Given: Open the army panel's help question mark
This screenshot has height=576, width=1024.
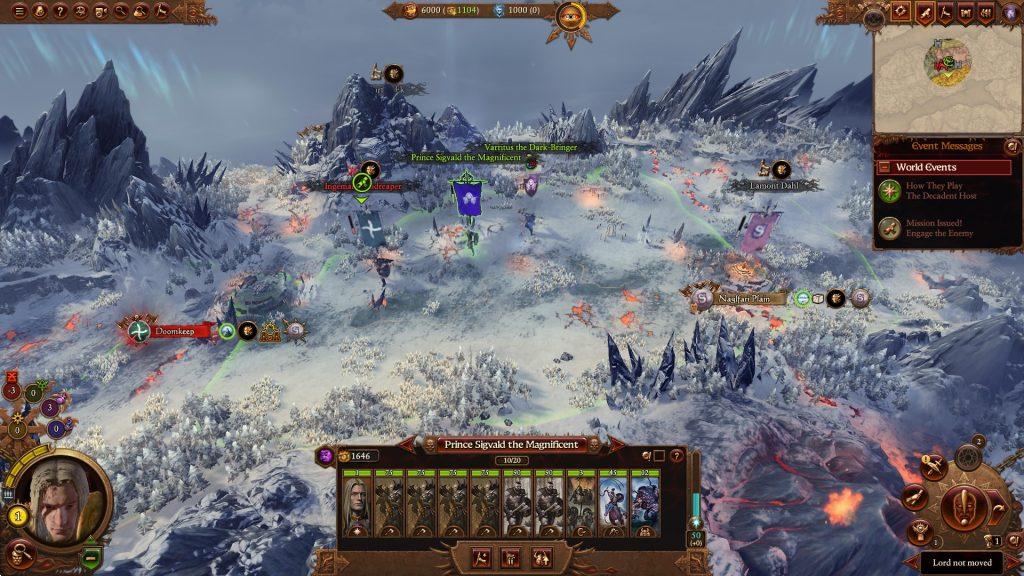Looking at the screenshot, I should (x=677, y=456).
